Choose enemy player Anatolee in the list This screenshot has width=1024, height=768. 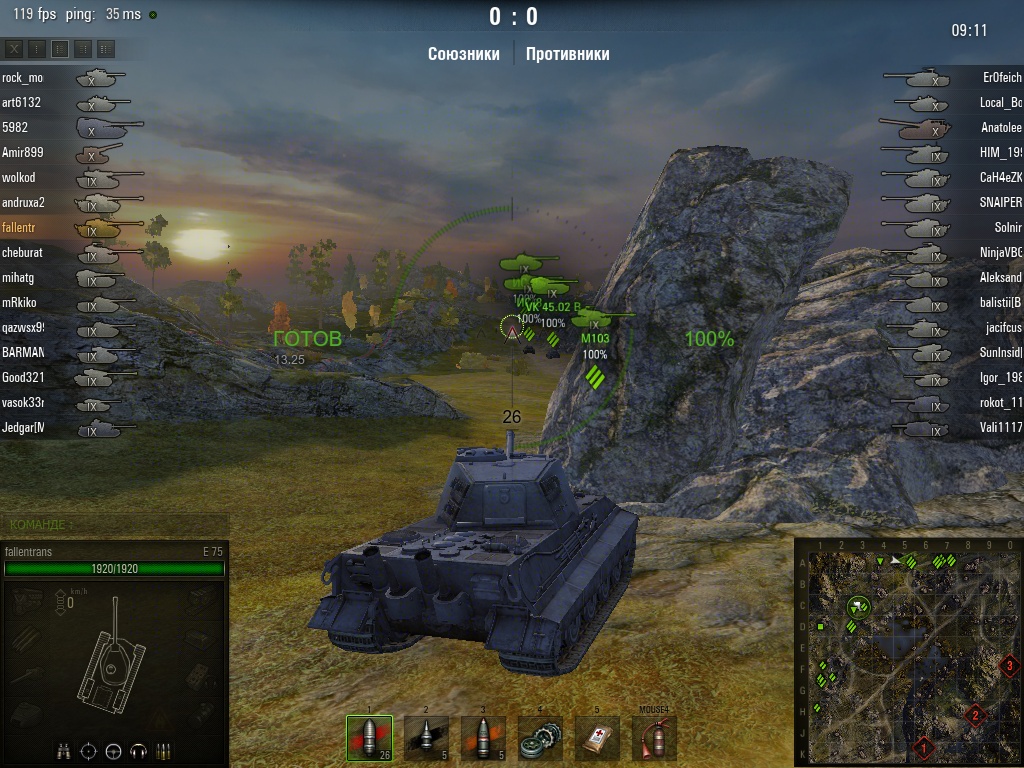pyautogui.click(x=1001, y=127)
